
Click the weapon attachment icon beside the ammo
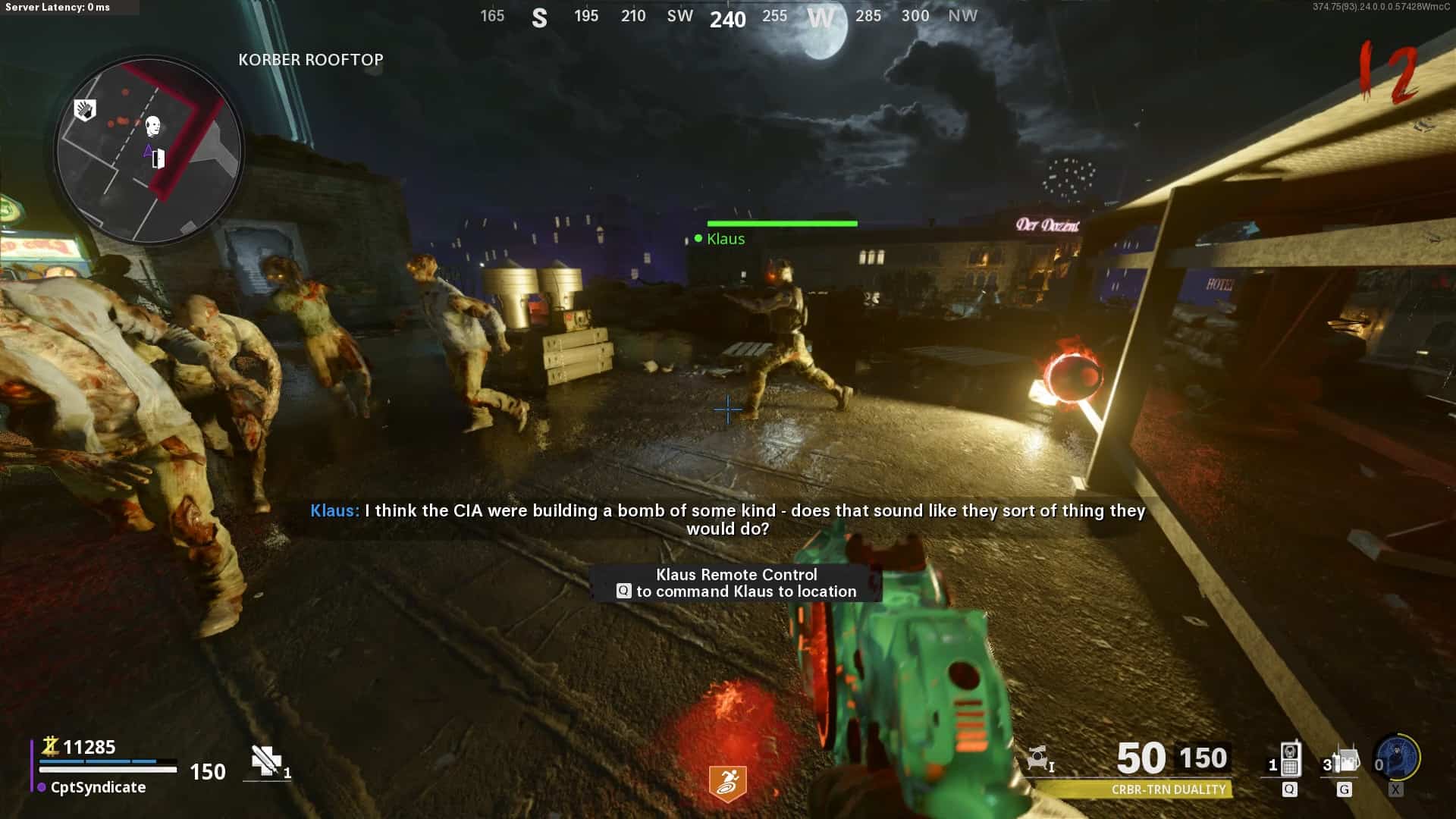pos(1039,758)
